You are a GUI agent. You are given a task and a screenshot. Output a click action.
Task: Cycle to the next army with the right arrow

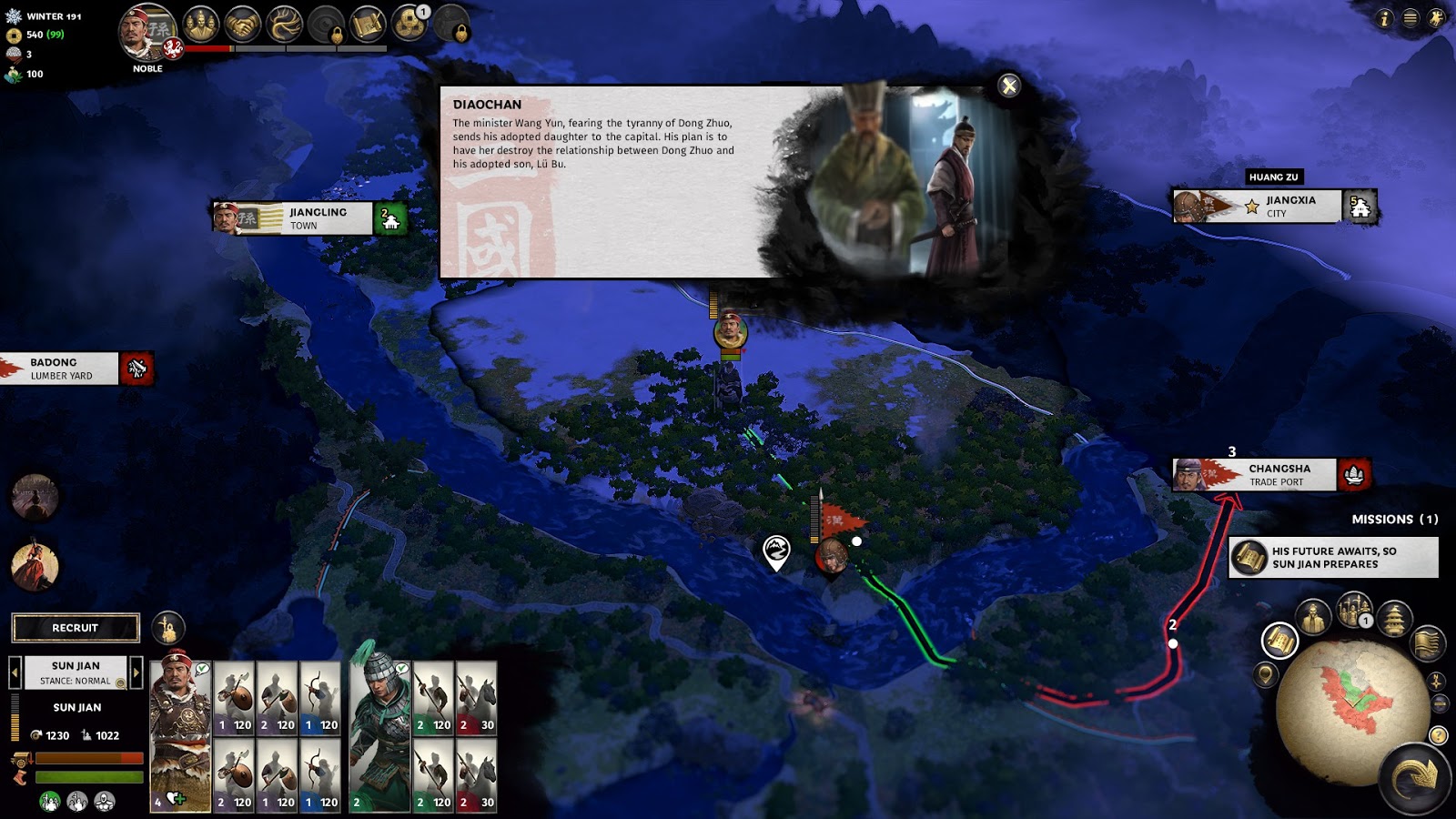pos(136,672)
